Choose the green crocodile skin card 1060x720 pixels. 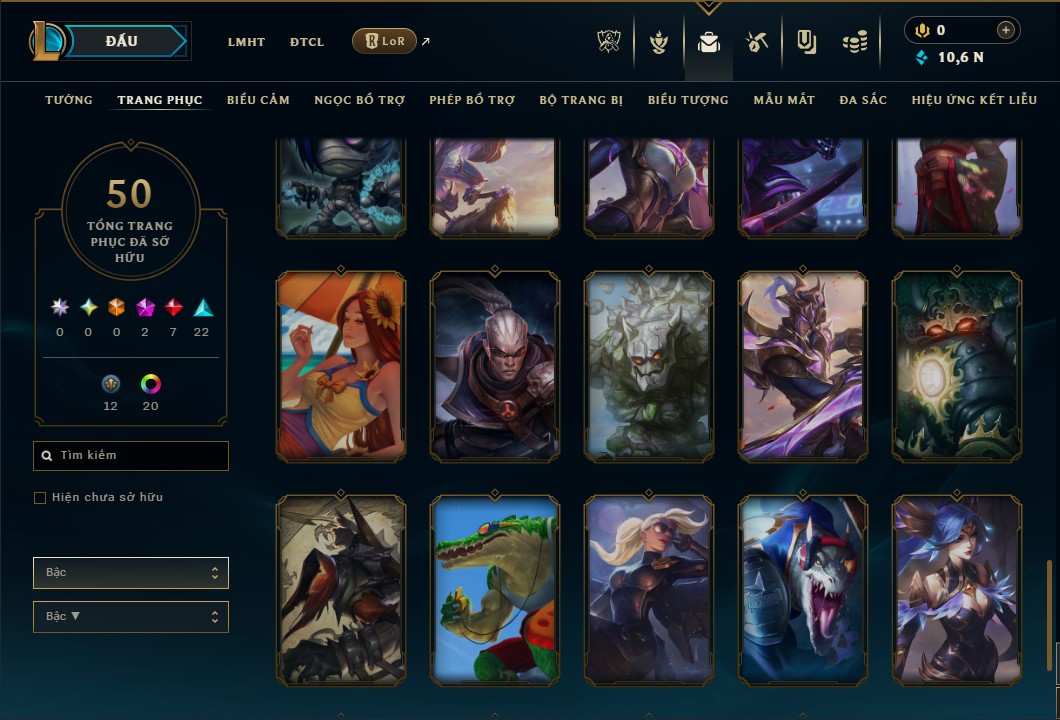[x=495, y=590]
